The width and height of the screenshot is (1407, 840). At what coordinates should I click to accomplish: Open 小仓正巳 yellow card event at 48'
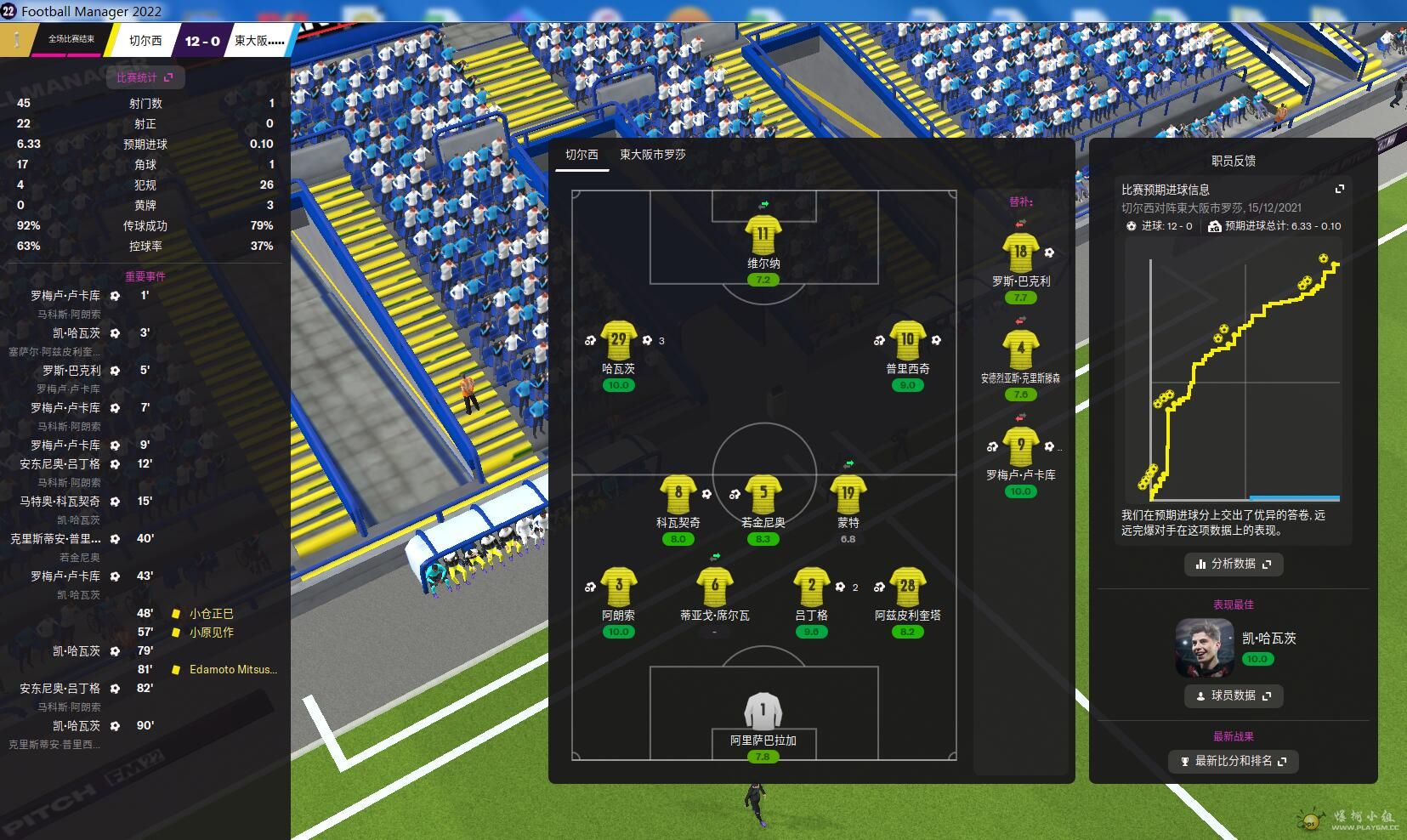click(x=211, y=613)
